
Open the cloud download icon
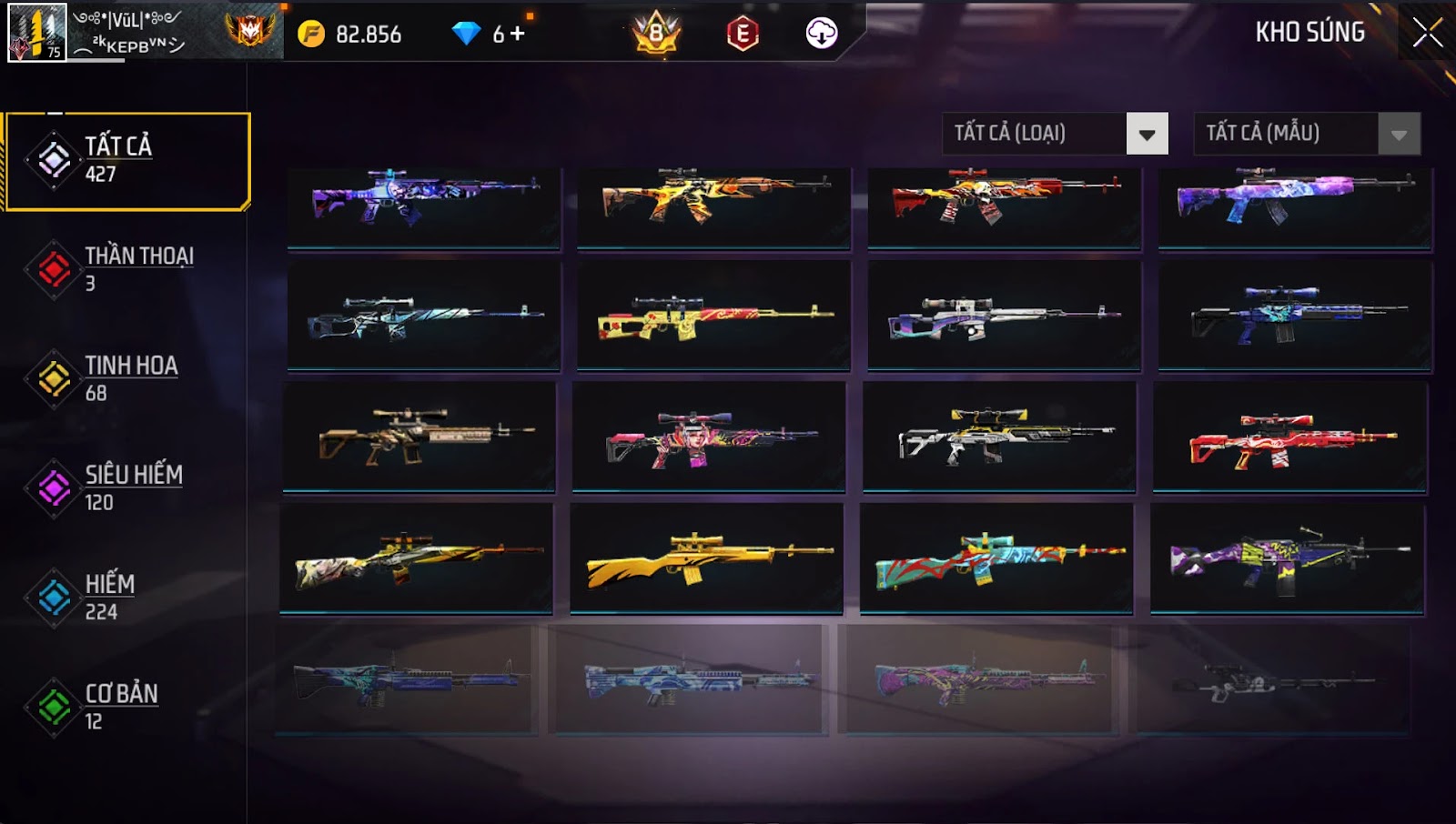(821, 35)
